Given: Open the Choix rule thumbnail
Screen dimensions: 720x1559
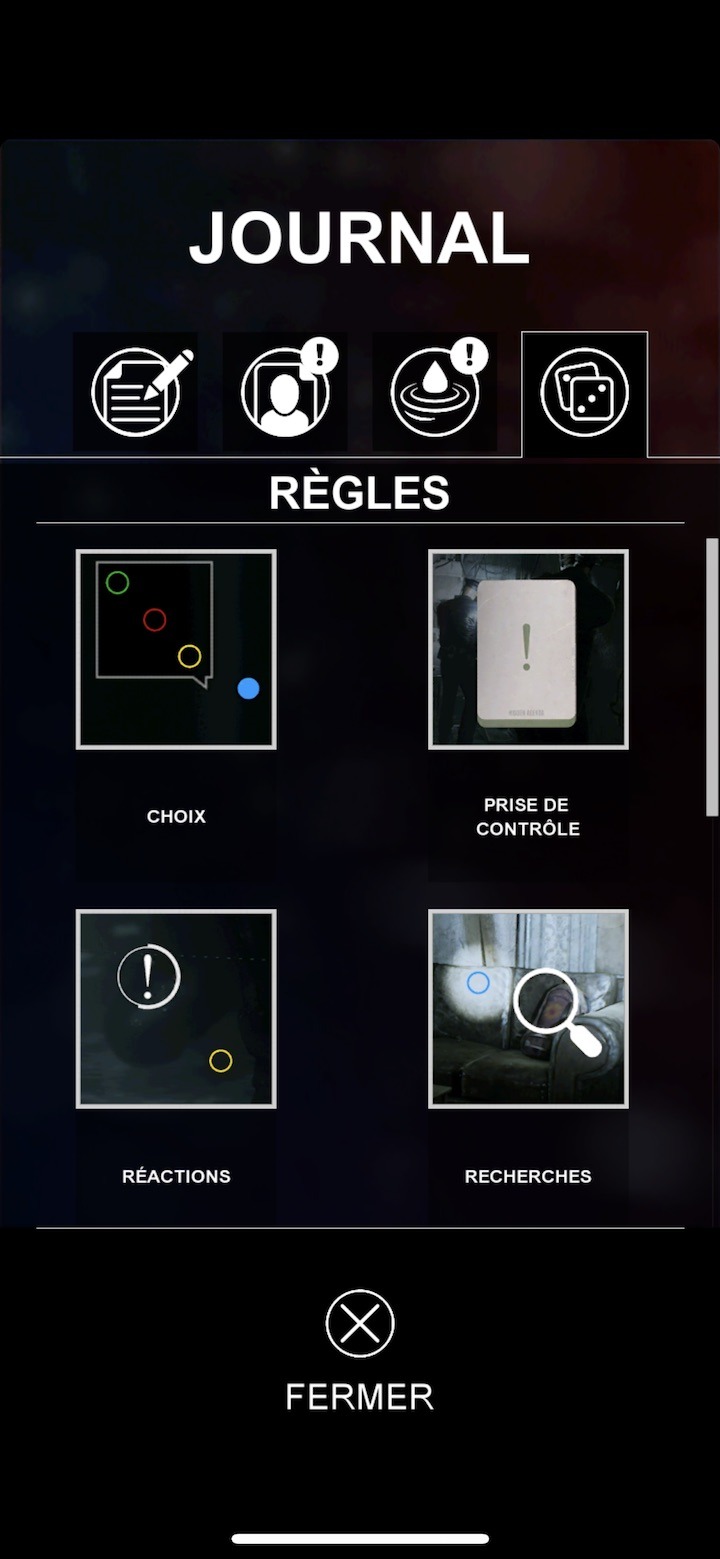Looking at the screenshot, I should coord(176,649).
